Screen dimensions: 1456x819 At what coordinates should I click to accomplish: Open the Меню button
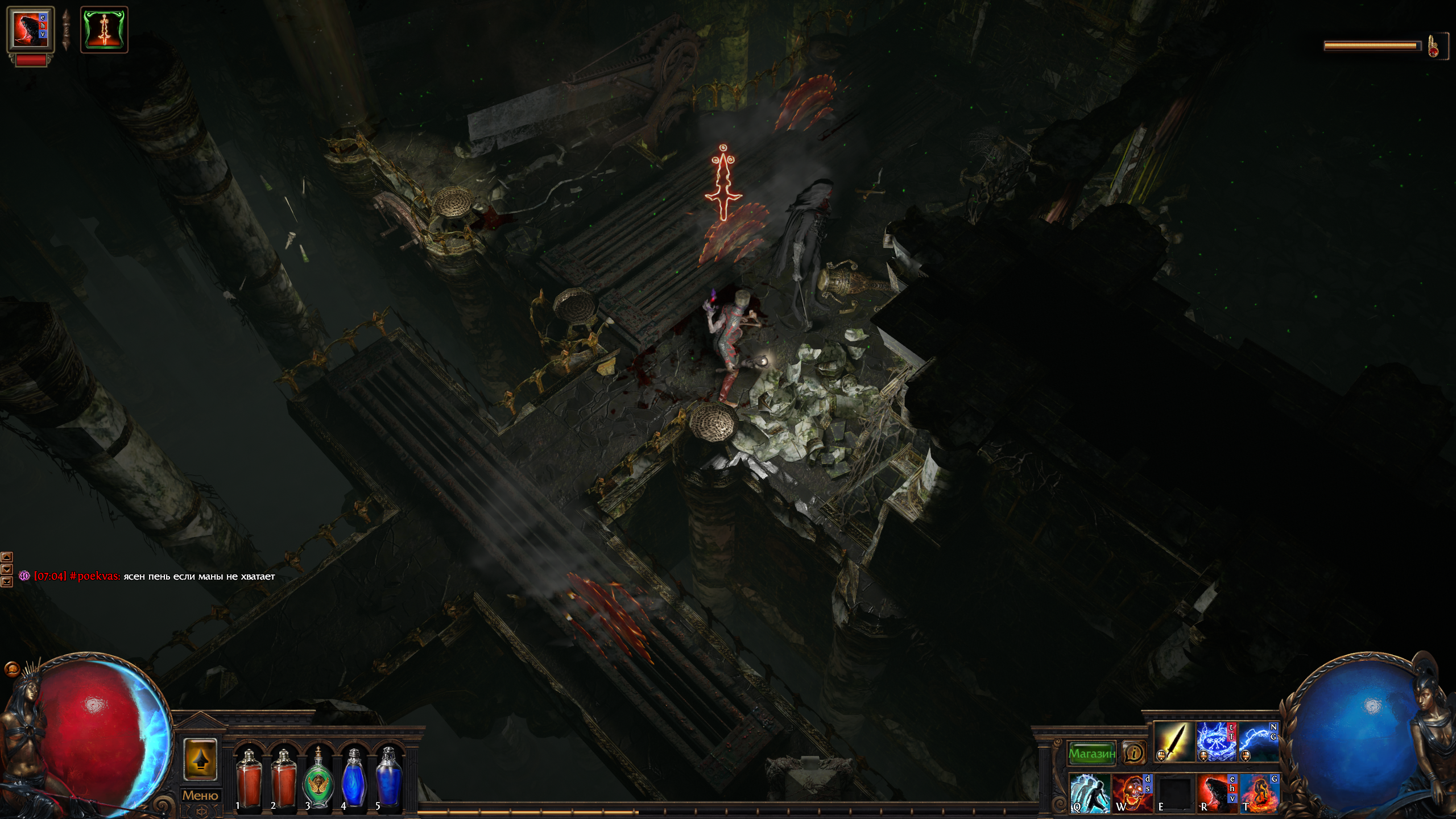pos(200,796)
